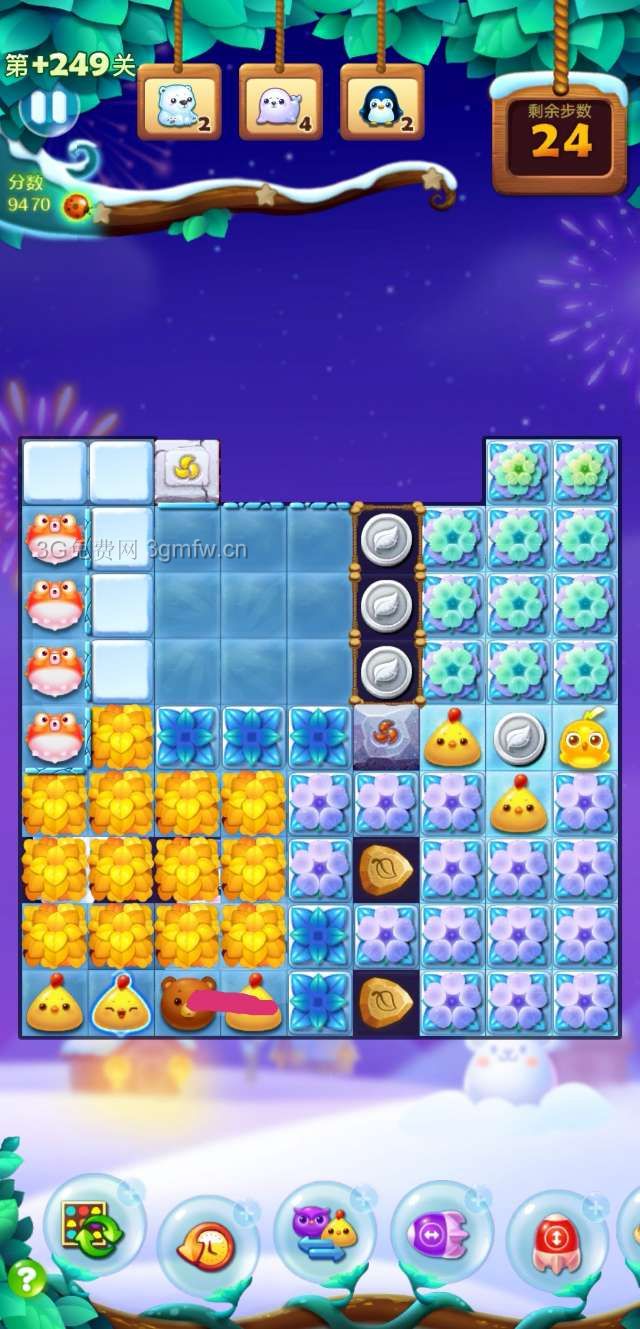Tap the stone block with yellow swirl
Image resolution: width=640 pixels, height=1329 pixels.
[187, 470]
